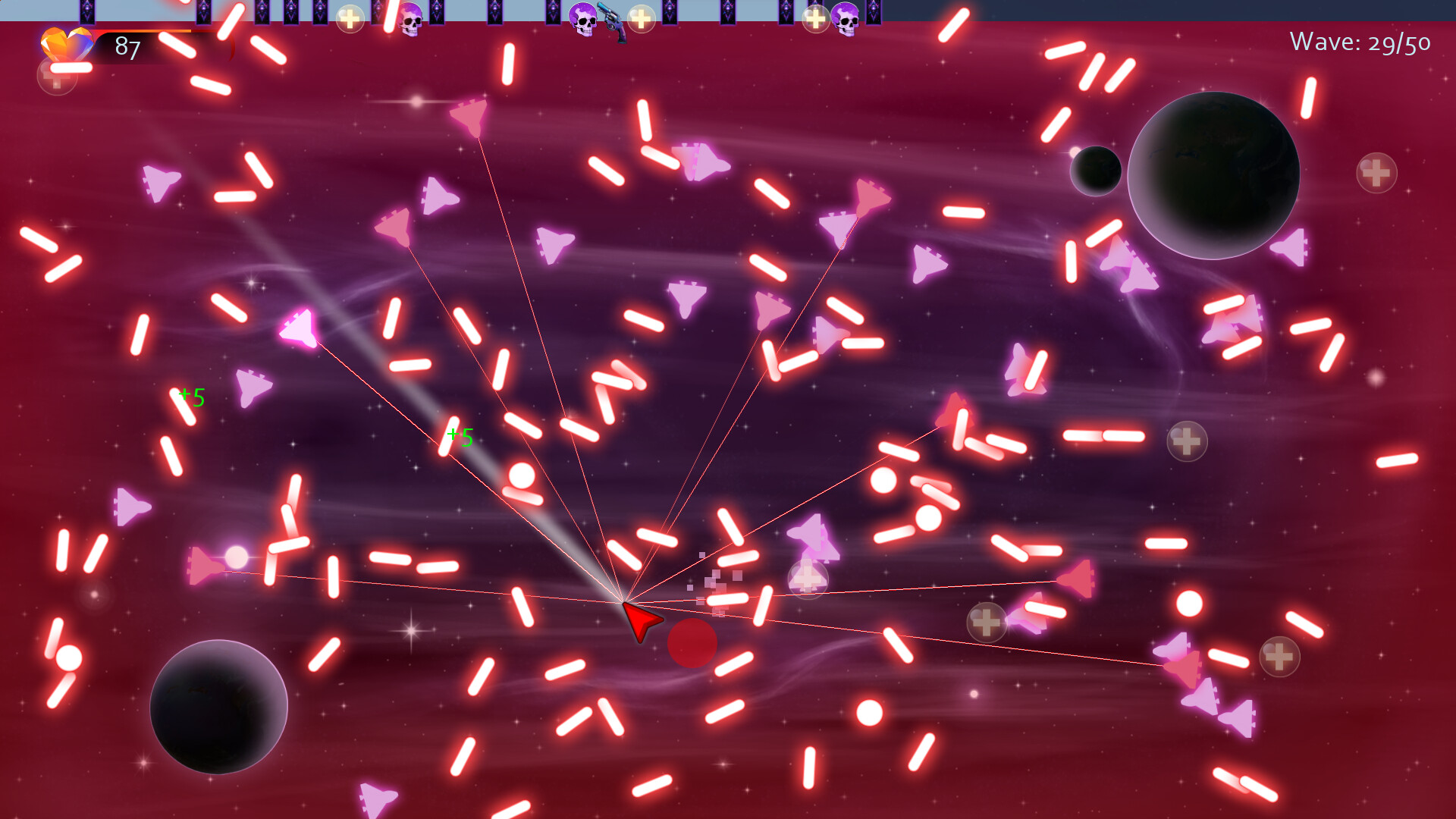Image resolution: width=1456 pixels, height=819 pixels.
Task: Click the purple banner emblem at the top left
Action: point(87,11)
